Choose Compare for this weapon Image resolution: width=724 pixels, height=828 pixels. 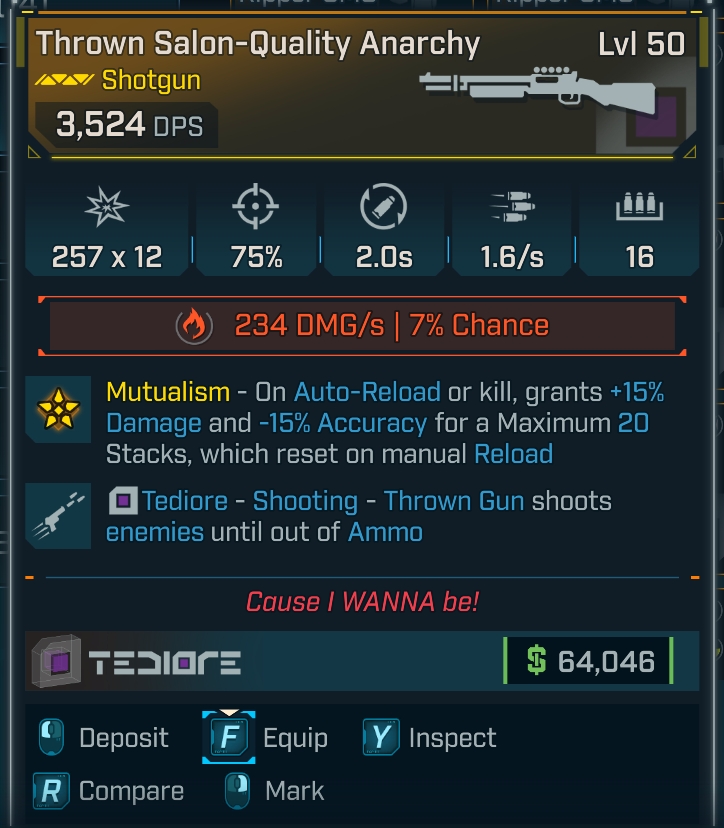pos(109,791)
